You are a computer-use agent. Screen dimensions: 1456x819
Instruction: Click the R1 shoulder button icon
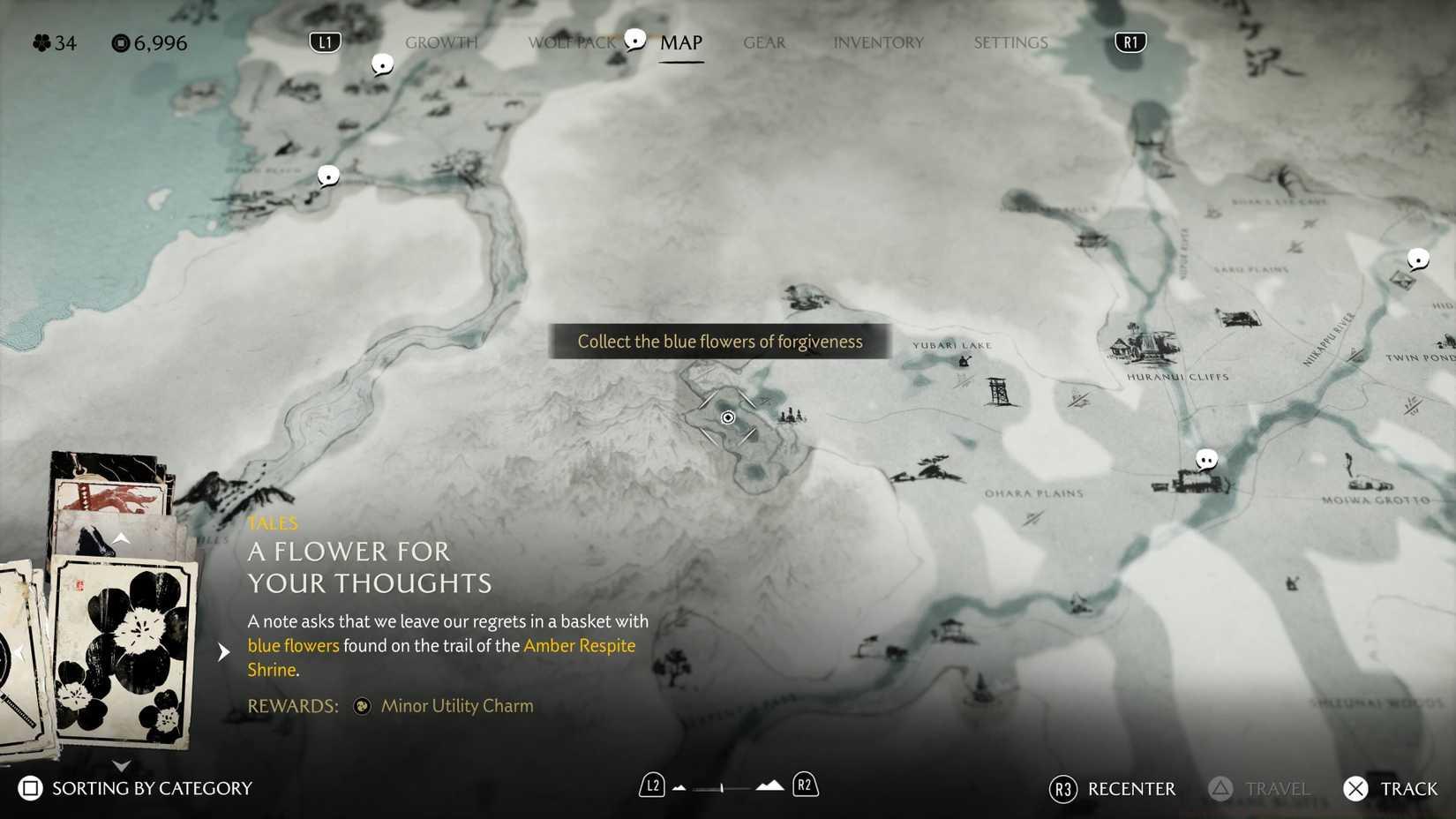pos(1130,41)
